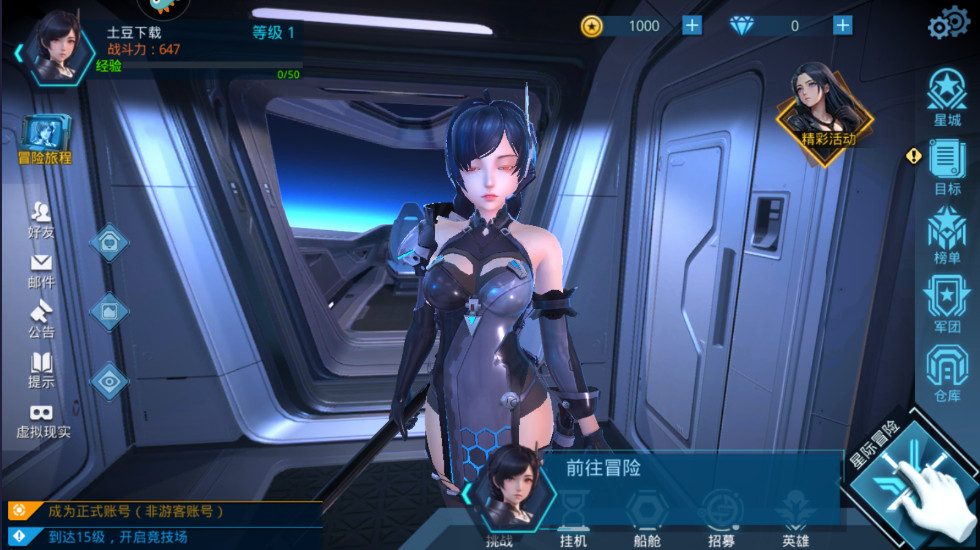Open the 目标 objectives list
This screenshot has width=980, height=550.
click(x=946, y=165)
